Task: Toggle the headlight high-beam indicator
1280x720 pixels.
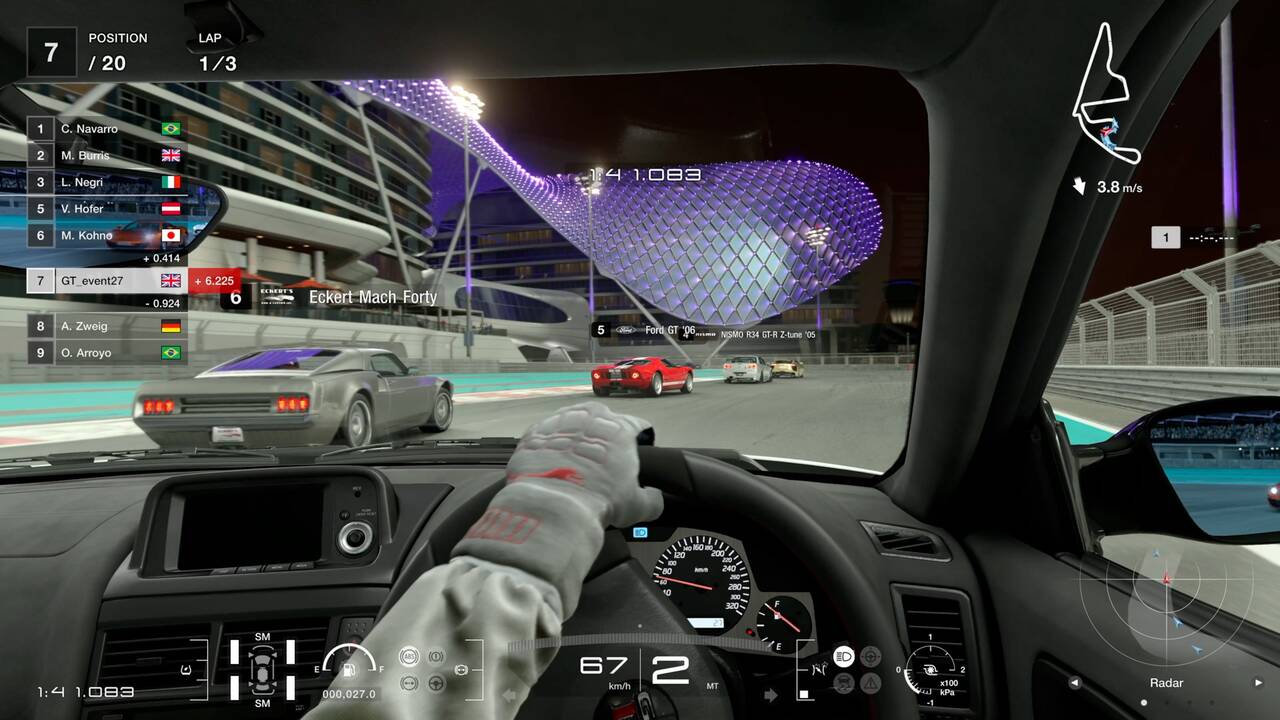Action: pos(843,656)
